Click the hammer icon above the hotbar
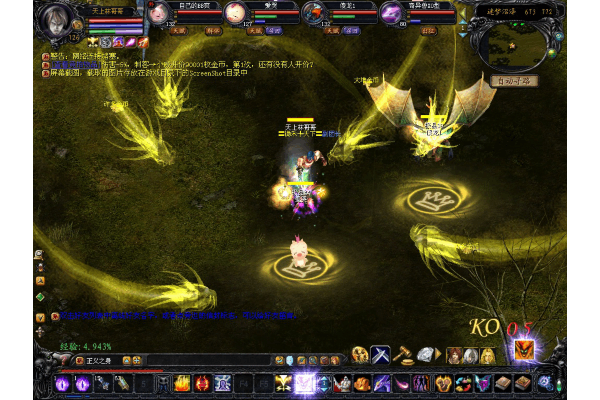This screenshot has height=400, width=600. coord(403,354)
